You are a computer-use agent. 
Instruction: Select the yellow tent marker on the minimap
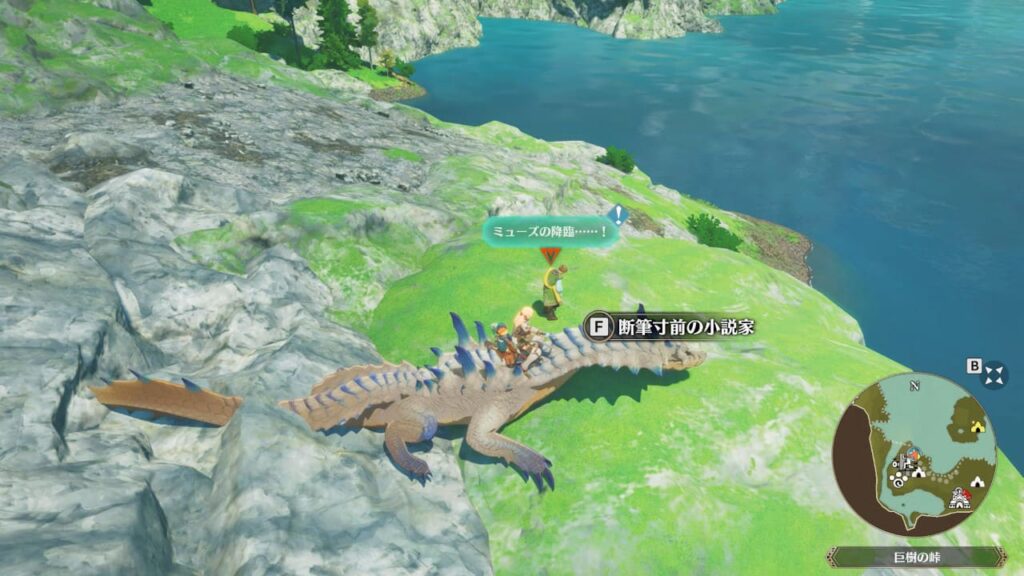(977, 427)
